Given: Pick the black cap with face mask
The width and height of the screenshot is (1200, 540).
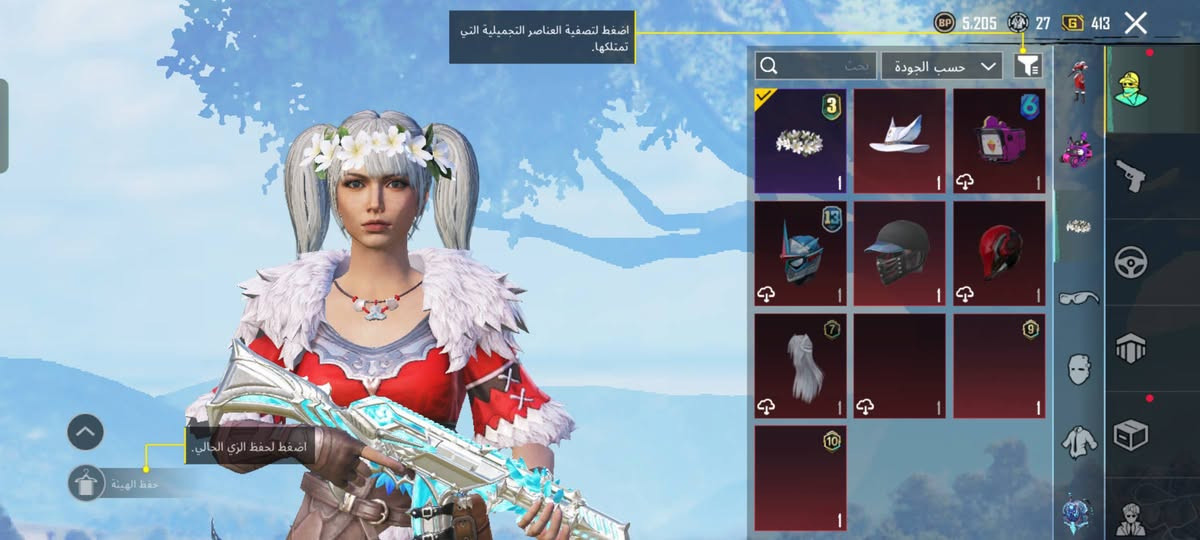Looking at the screenshot, I should (x=899, y=254).
